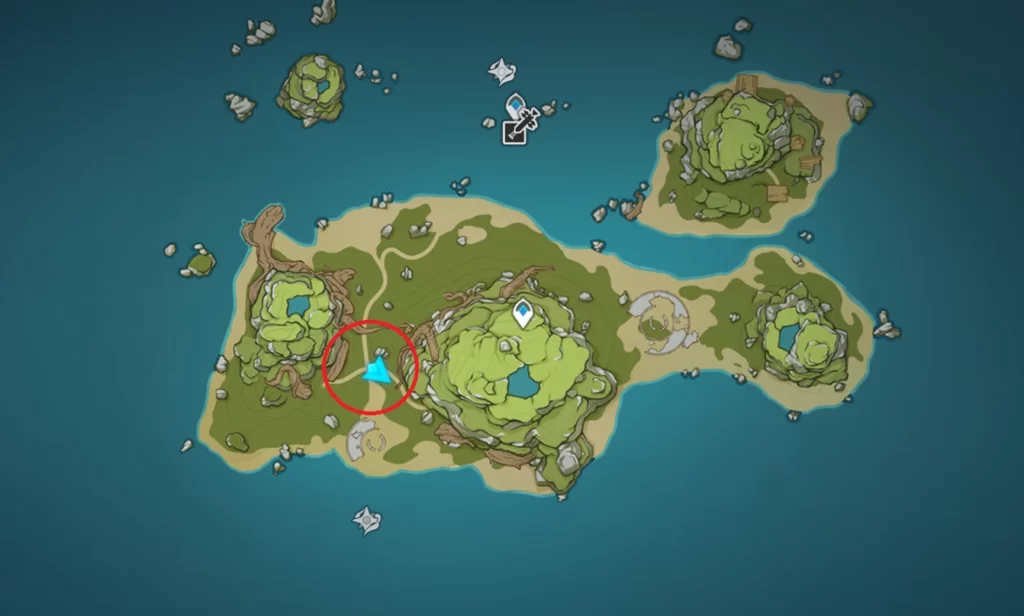Select the Waverider waypoint off the southern shore
The height and width of the screenshot is (616, 1024).
pyautogui.click(x=367, y=519)
